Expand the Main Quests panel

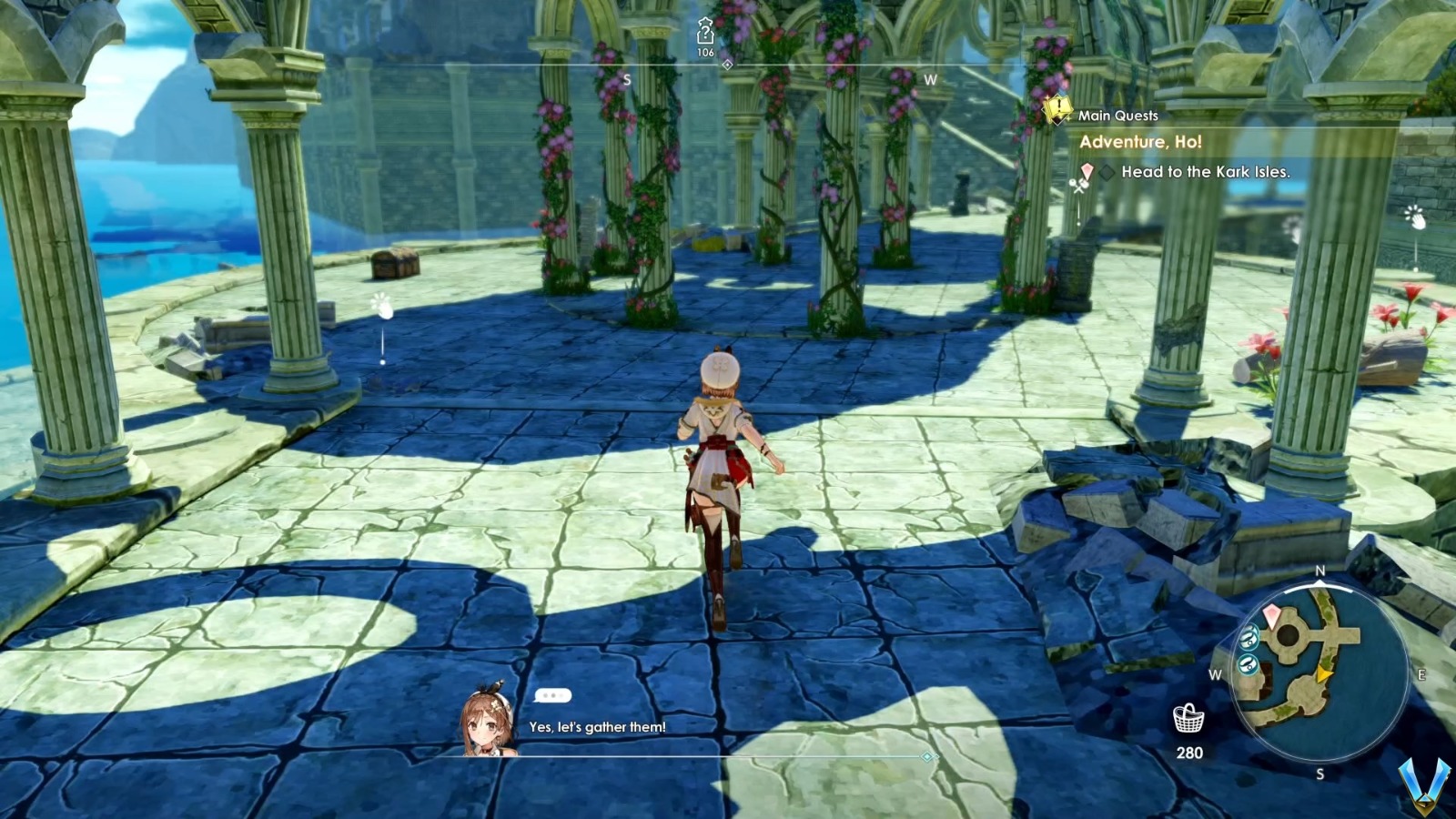pyautogui.click(x=1117, y=115)
